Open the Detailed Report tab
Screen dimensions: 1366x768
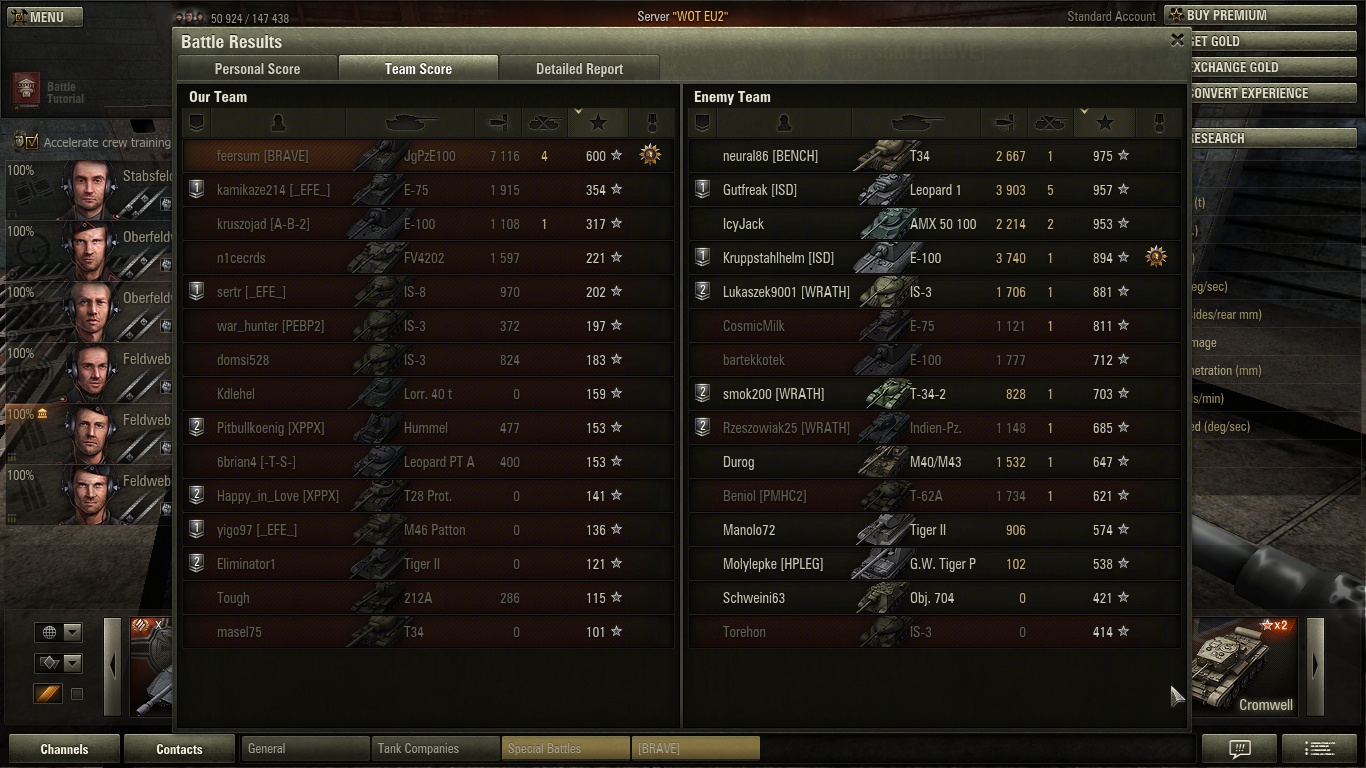click(x=579, y=69)
